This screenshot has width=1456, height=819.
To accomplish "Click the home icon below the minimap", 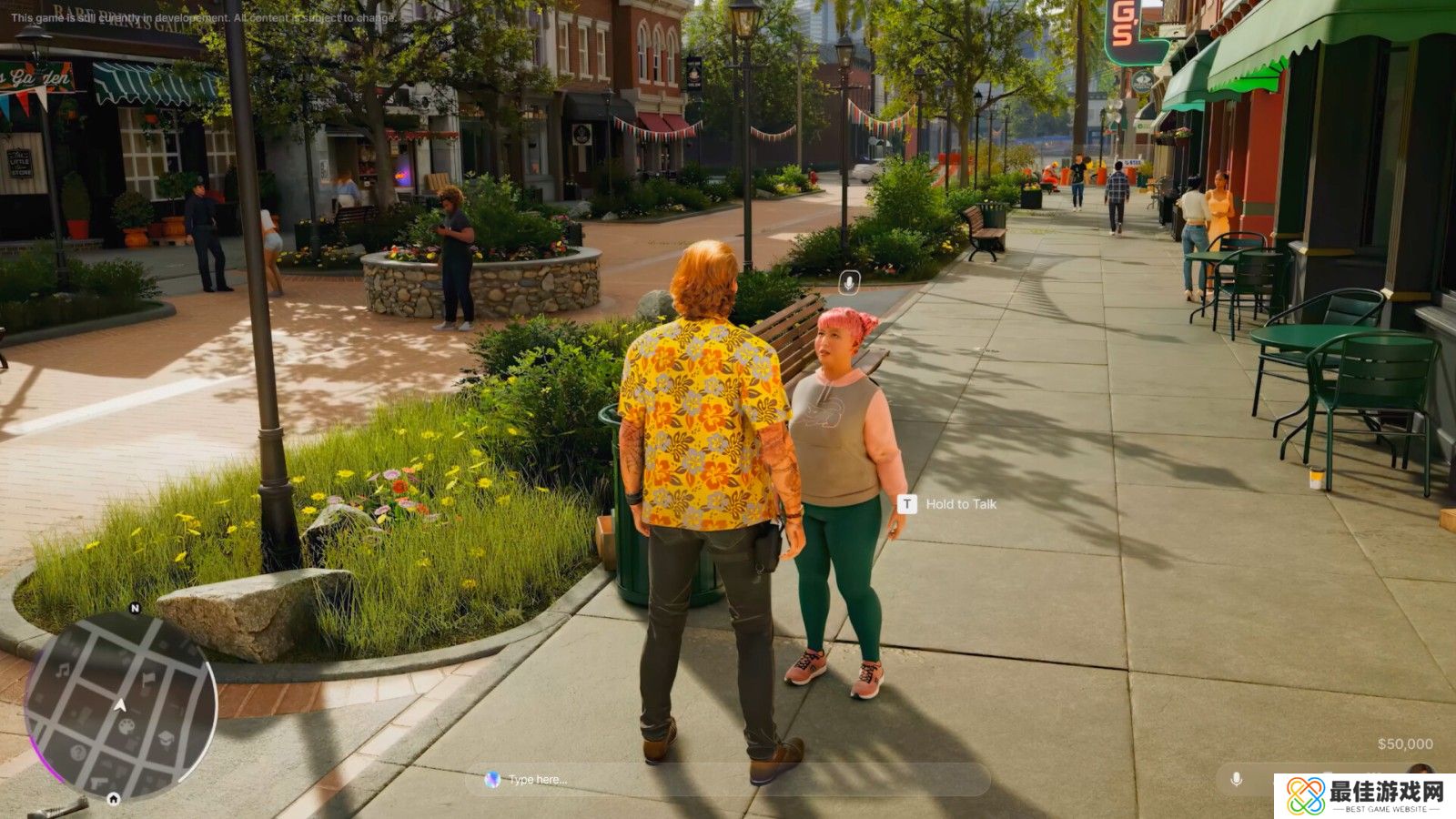I will click(114, 800).
